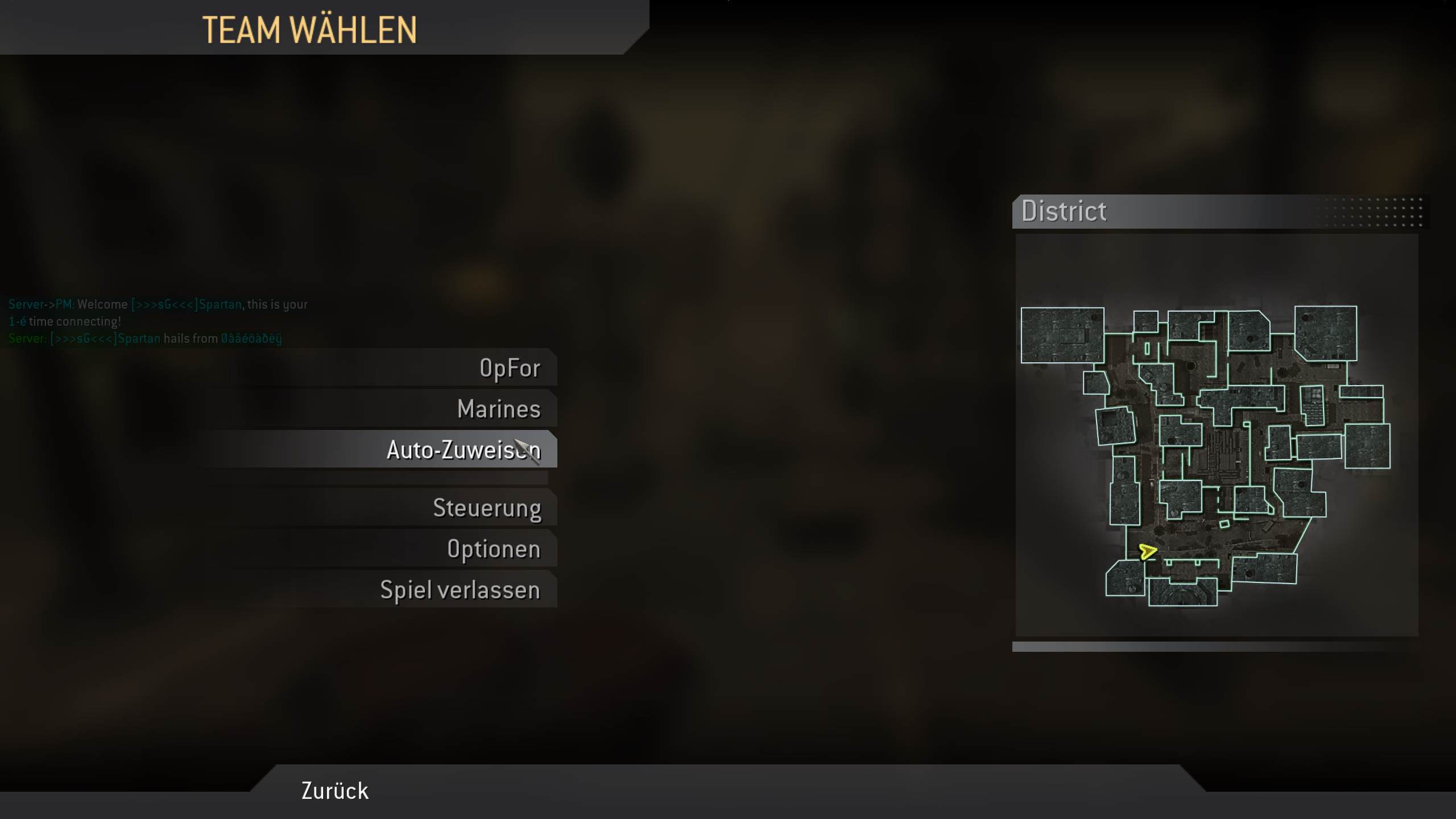1456x819 pixels.
Task: Open the Optionen settings menu
Action: pyautogui.click(x=493, y=548)
